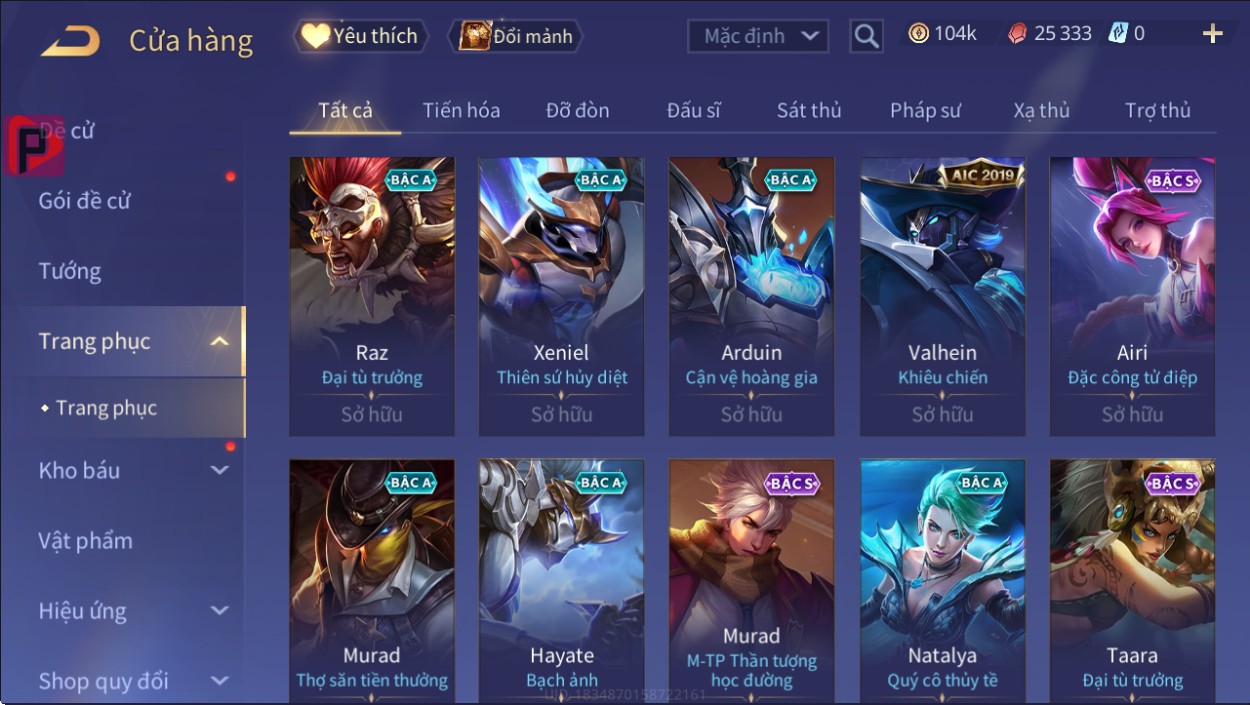Viewport: 1250px width, 705px height.
Task: Select the Valhein Khiêu chiến skin card
Action: [x=942, y=296]
